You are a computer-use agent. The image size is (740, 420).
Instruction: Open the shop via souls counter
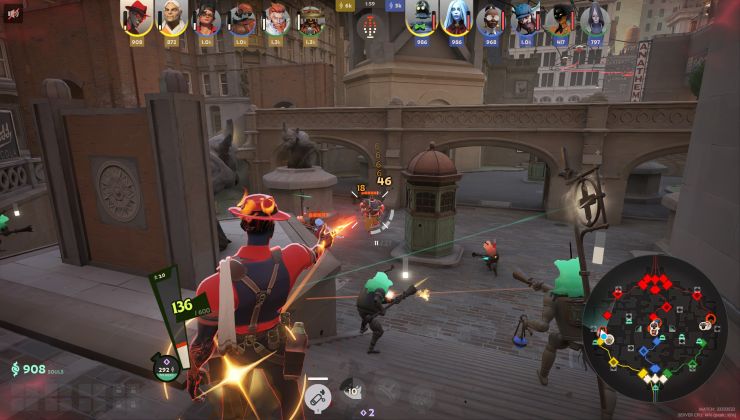point(30,370)
